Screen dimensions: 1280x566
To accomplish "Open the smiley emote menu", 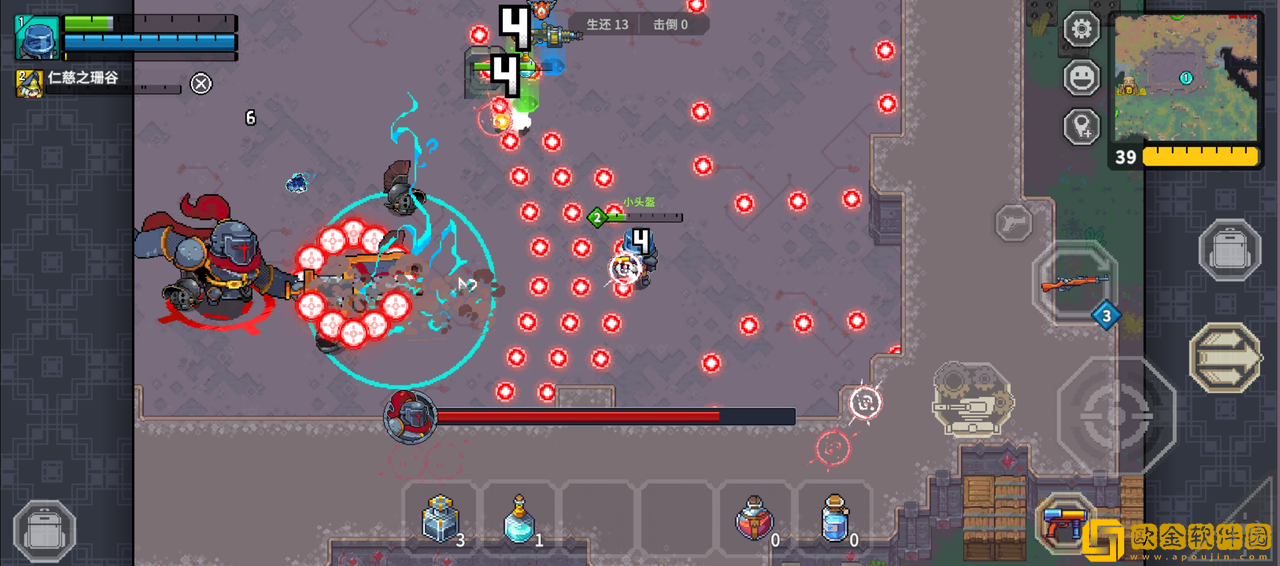I will (1081, 77).
